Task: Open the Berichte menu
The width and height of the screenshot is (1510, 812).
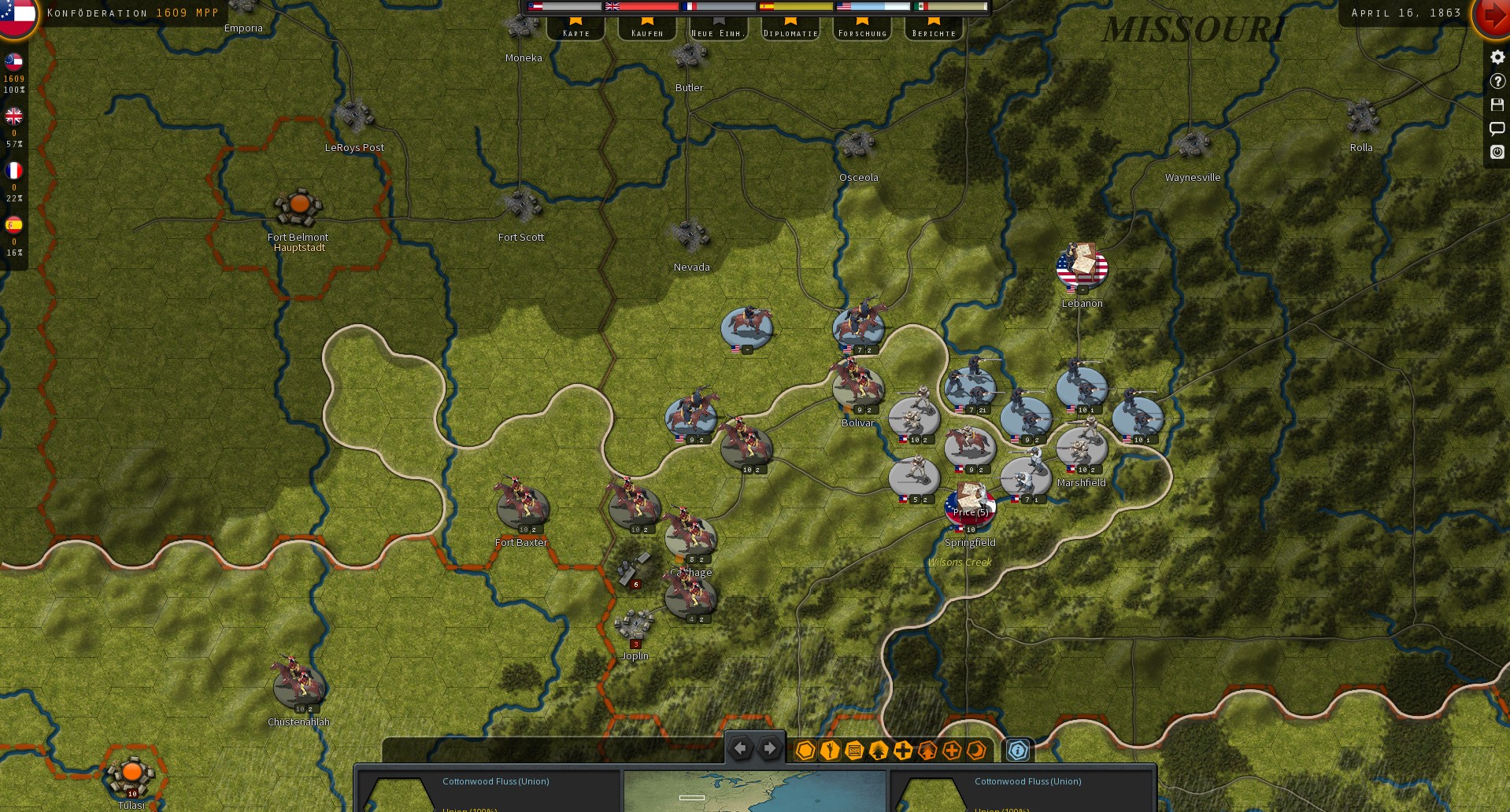Action: pos(933,32)
